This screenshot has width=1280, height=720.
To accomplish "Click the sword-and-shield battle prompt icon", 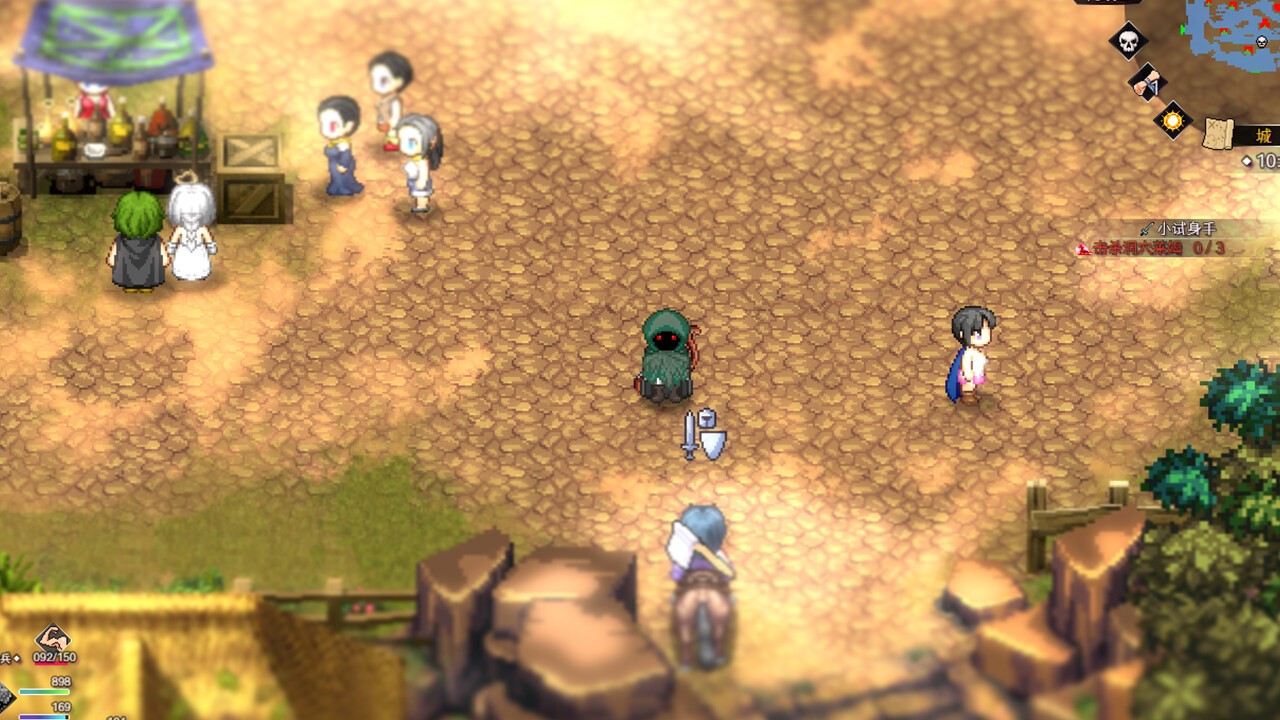I will click(x=705, y=436).
